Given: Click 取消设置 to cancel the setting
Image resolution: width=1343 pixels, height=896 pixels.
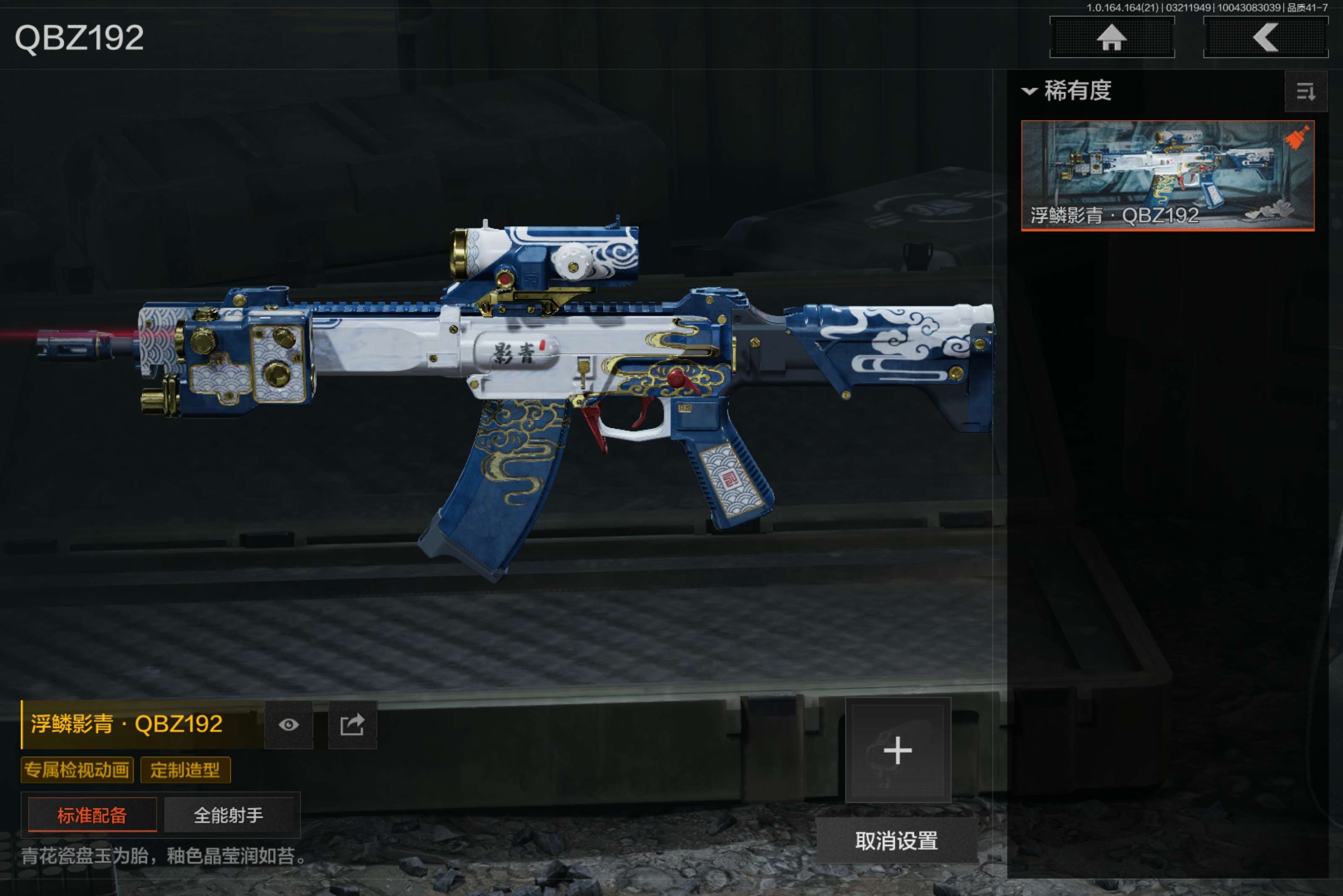Looking at the screenshot, I should (x=896, y=841).
